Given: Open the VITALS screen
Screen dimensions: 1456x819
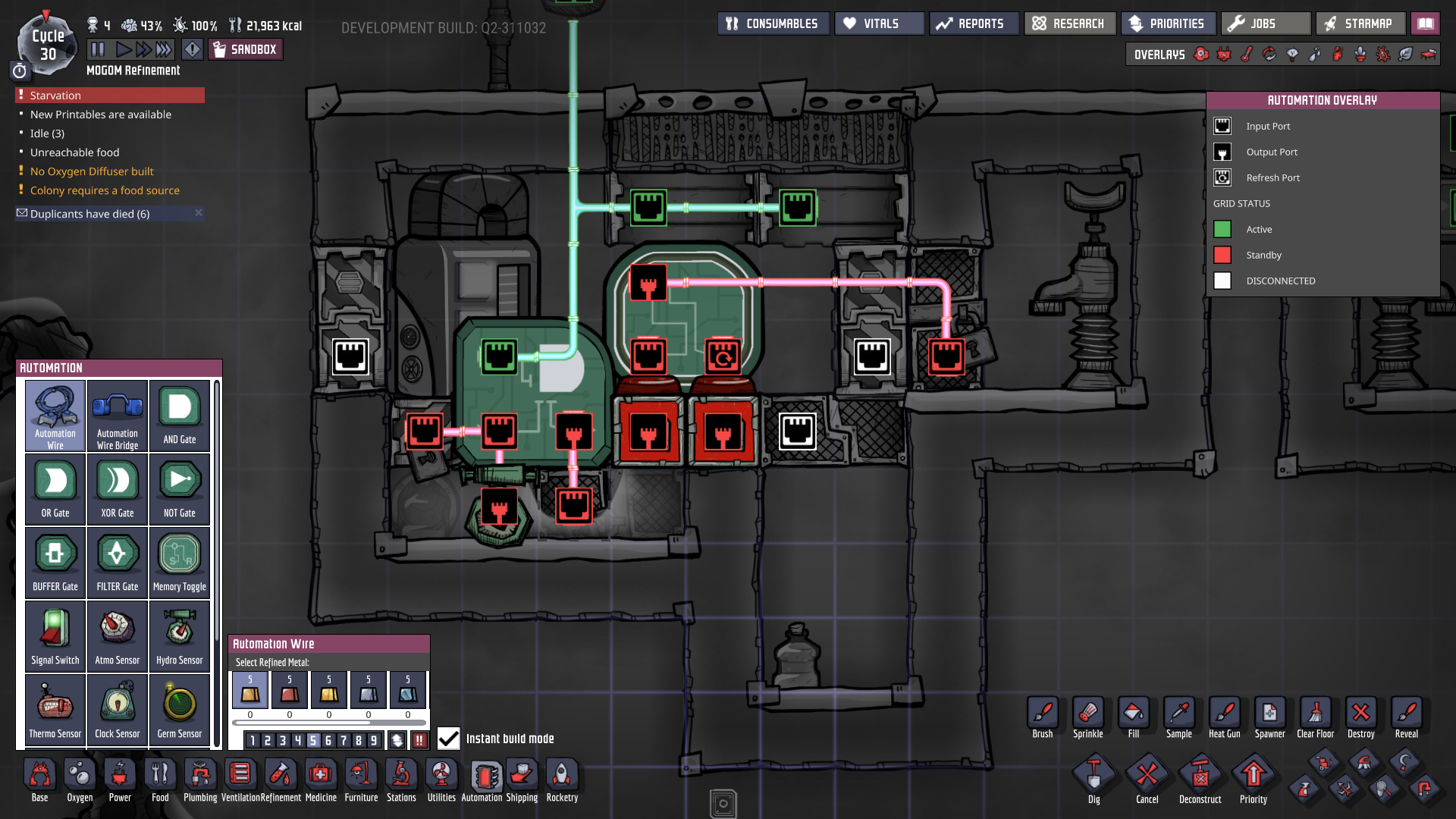Looking at the screenshot, I should pos(878,23).
